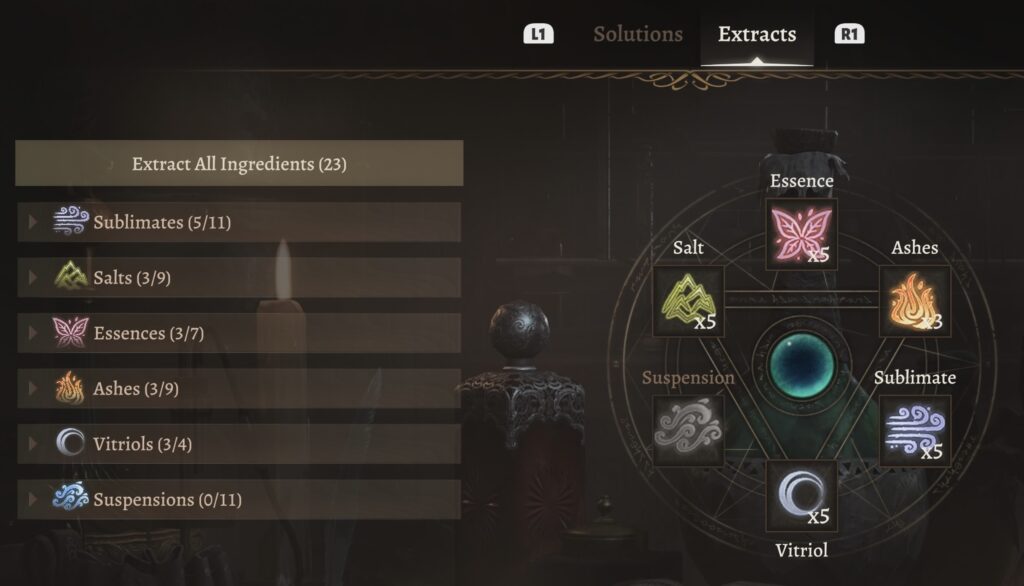This screenshot has width=1024, height=586.
Task: Select the Essence butterfly extract slot
Action: click(x=801, y=234)
